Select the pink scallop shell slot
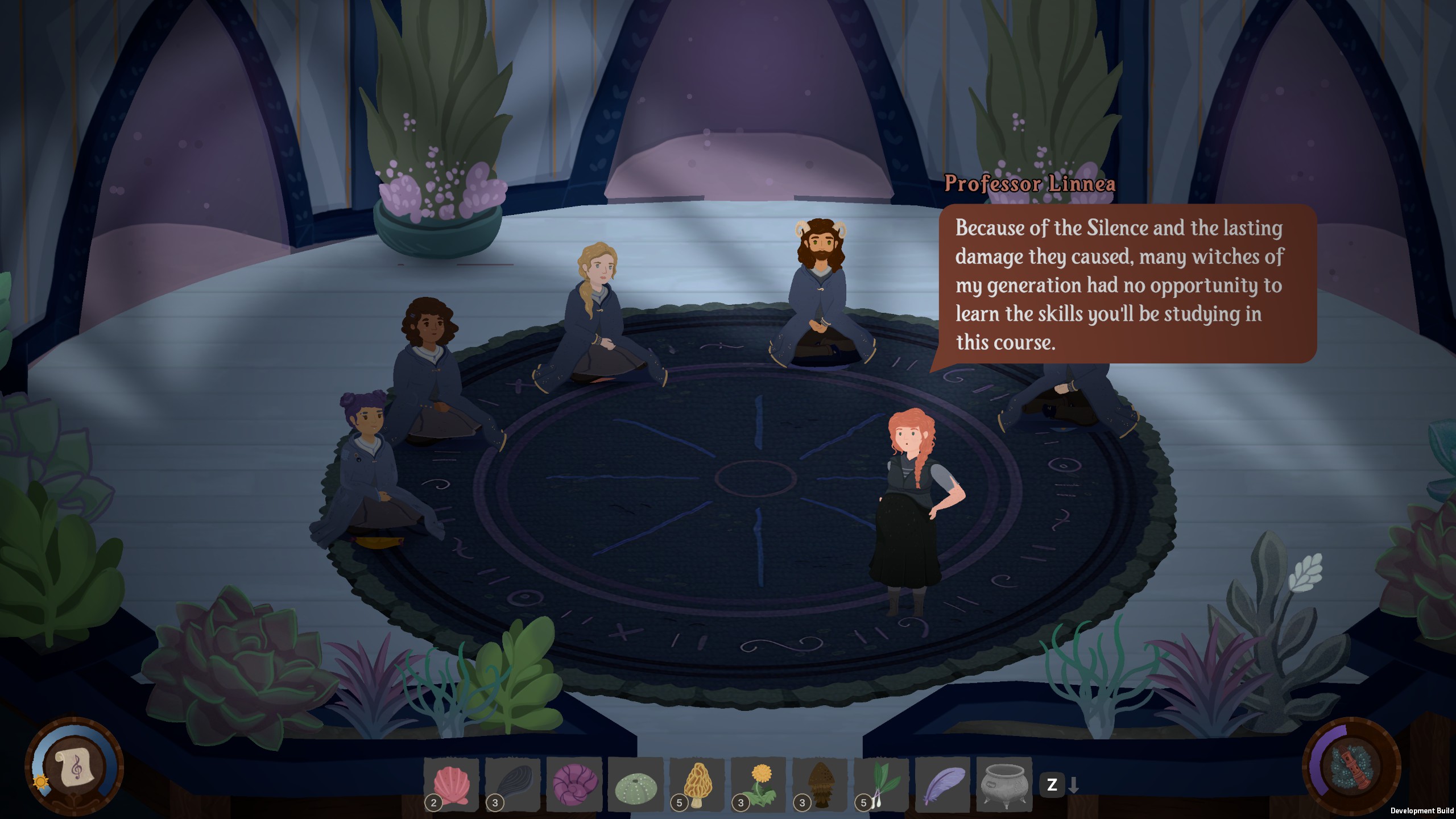The height and width of the screenshot is (819, 1456). [452, 785]
